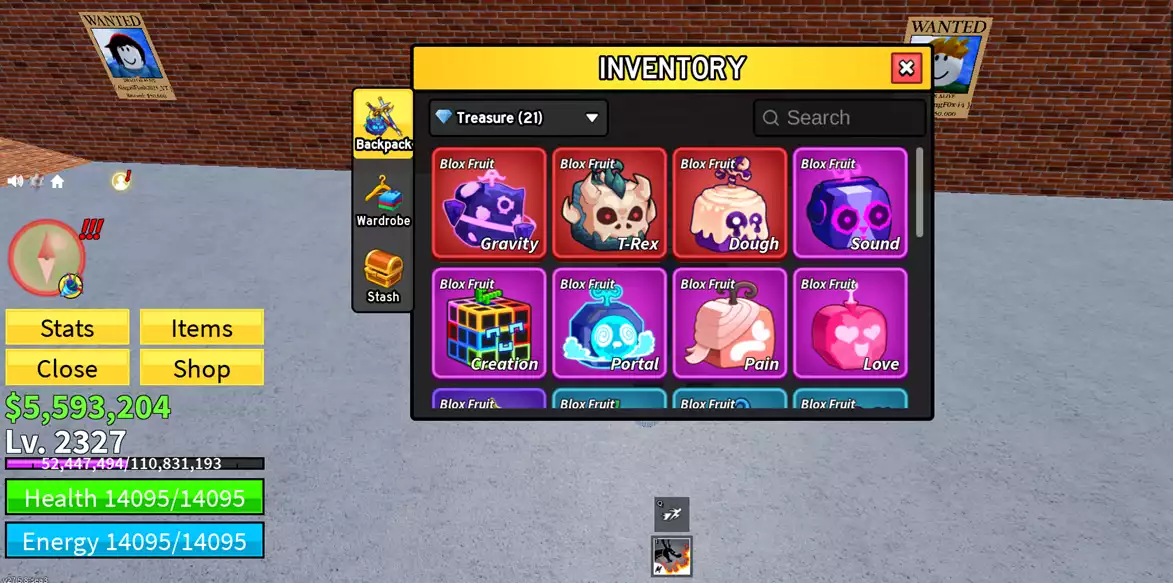This screenshot has width=1173, height=583.
Task: Click the red compass icon
Action: click(46, 257)
